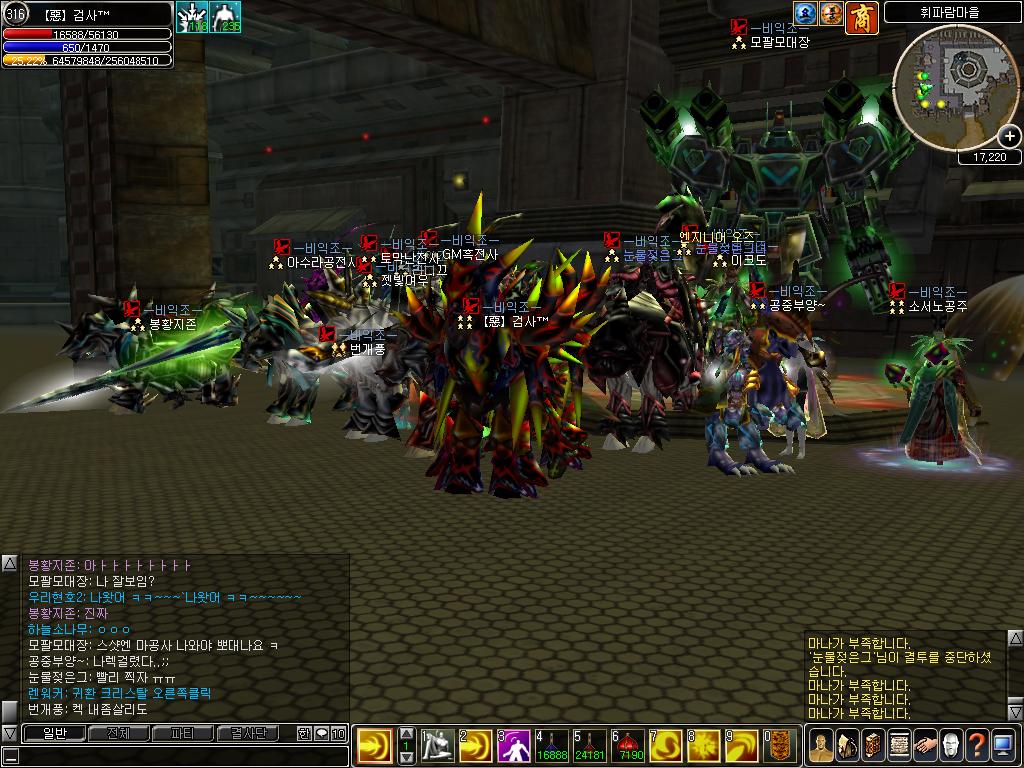The height and width of the screenshot is (768, 1024).
Task: Activate the golden swirl skill in slot 7
Action: click(668, 745)
